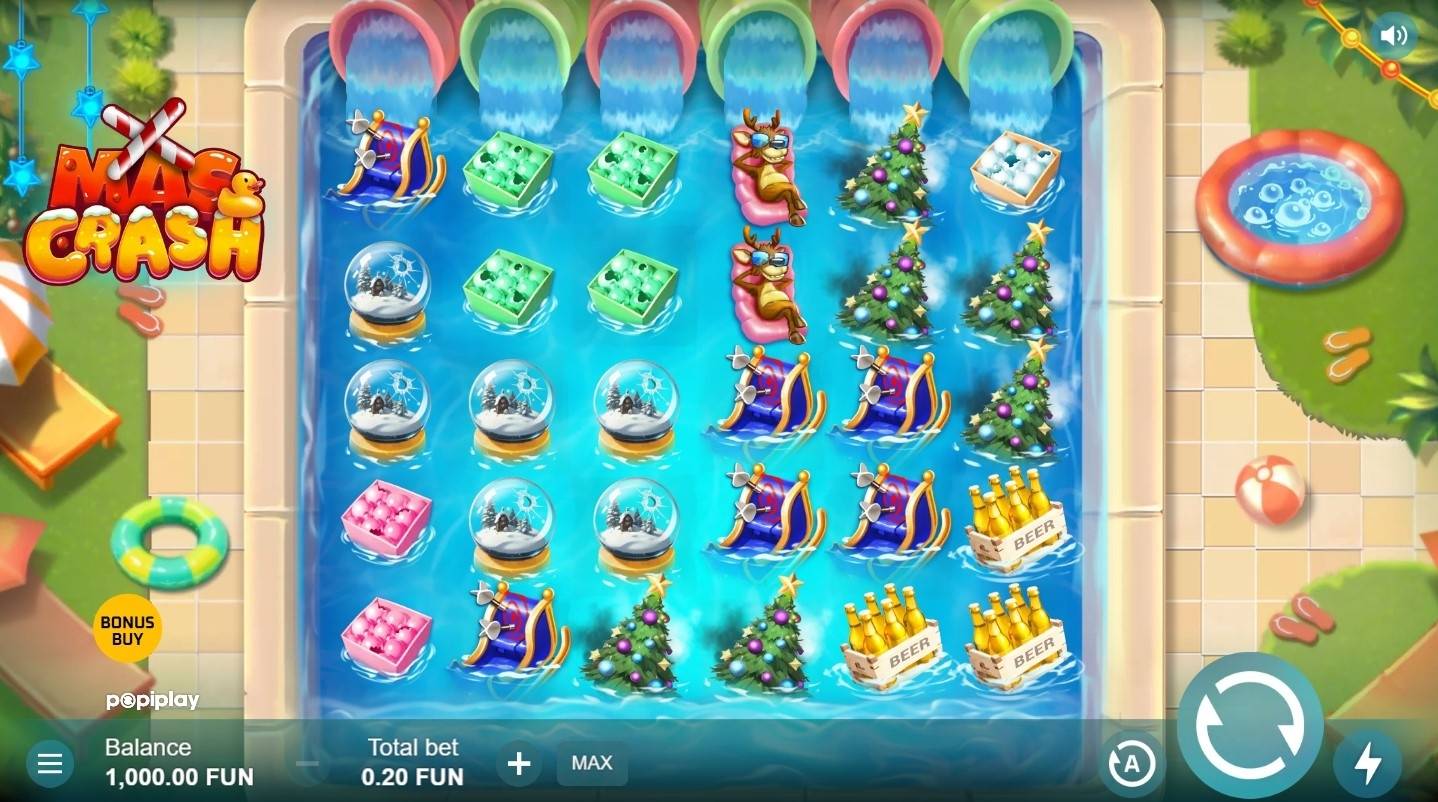The image size is (1438, 802).
Task: Click the speaker icon in the top corner
Action: point(1395,35)
